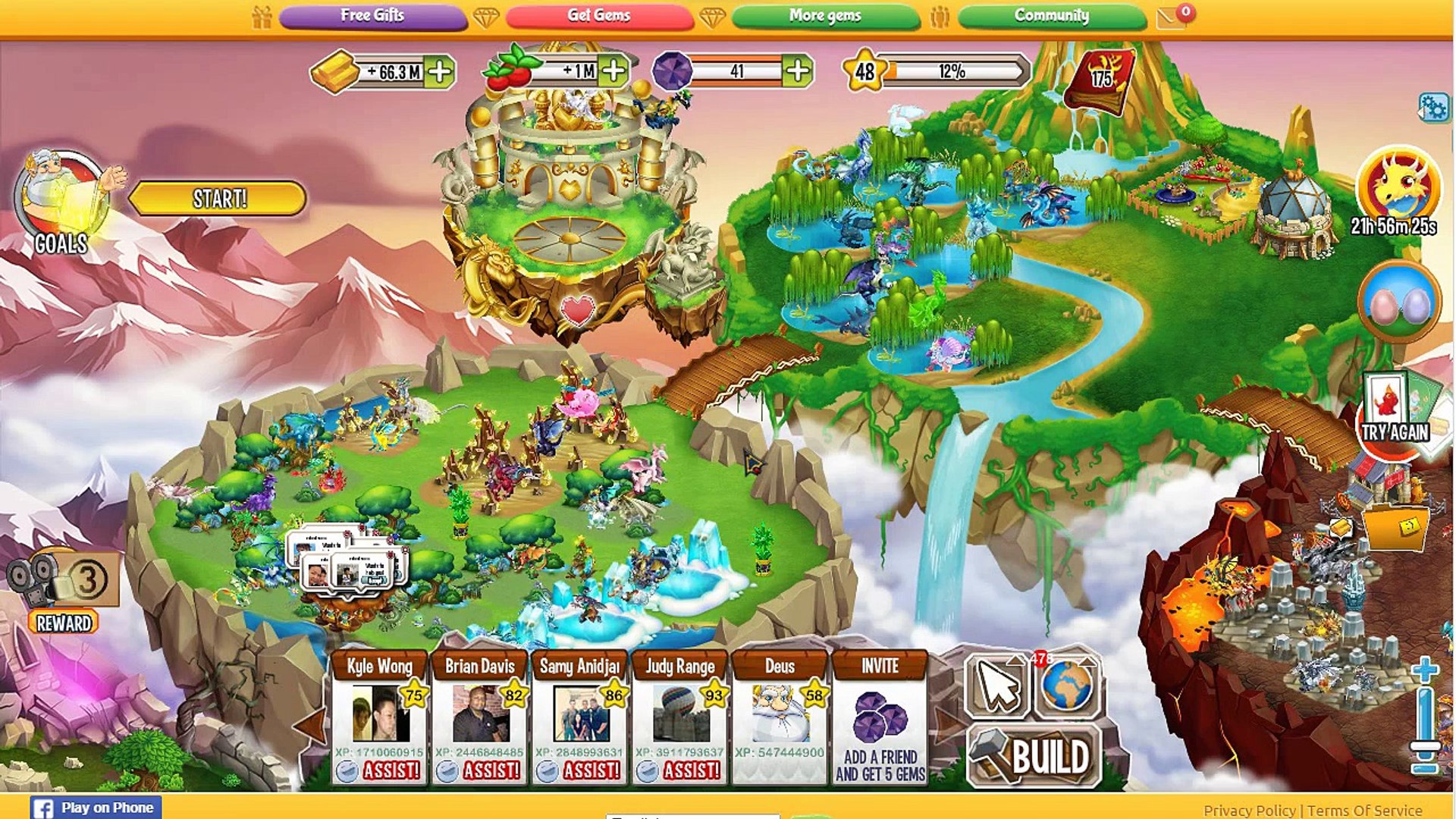The image size is (1456, 819).
Task: Open the Goals wizard icon
Action: point(62,199)
